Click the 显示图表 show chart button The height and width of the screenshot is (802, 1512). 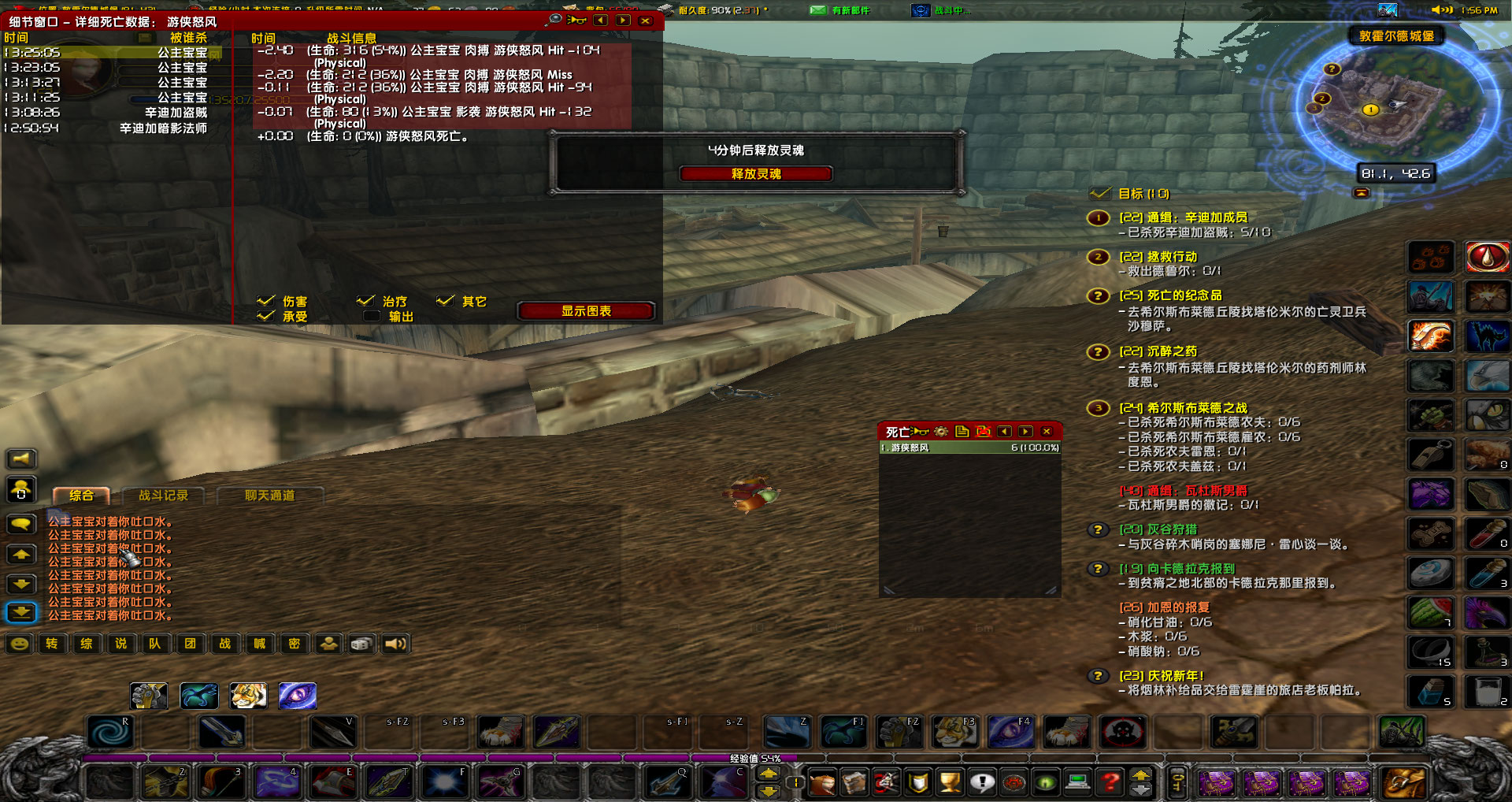pyautogui.click(x=586, y=310)
